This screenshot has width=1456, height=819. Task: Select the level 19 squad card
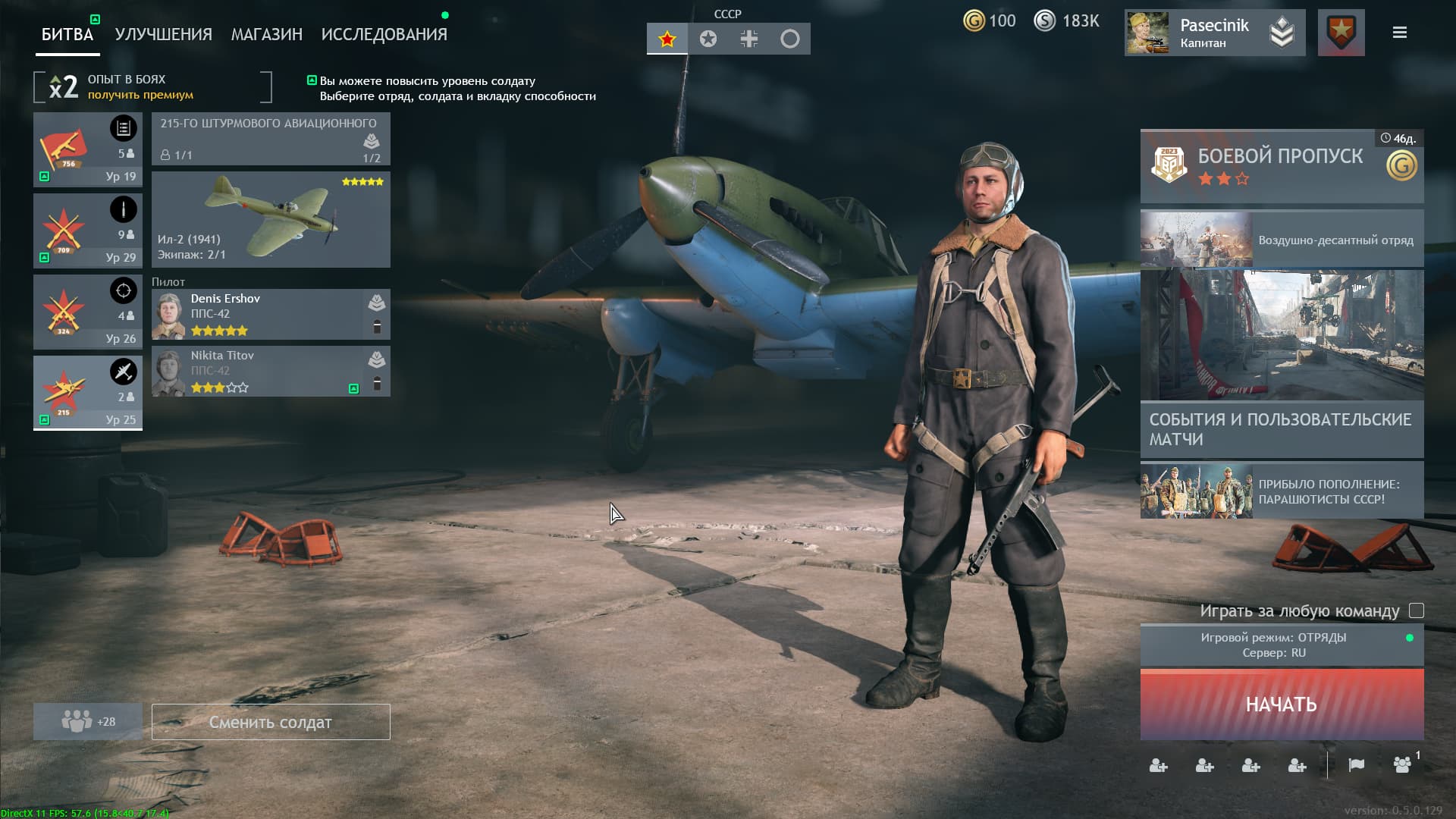click(88, 149)
